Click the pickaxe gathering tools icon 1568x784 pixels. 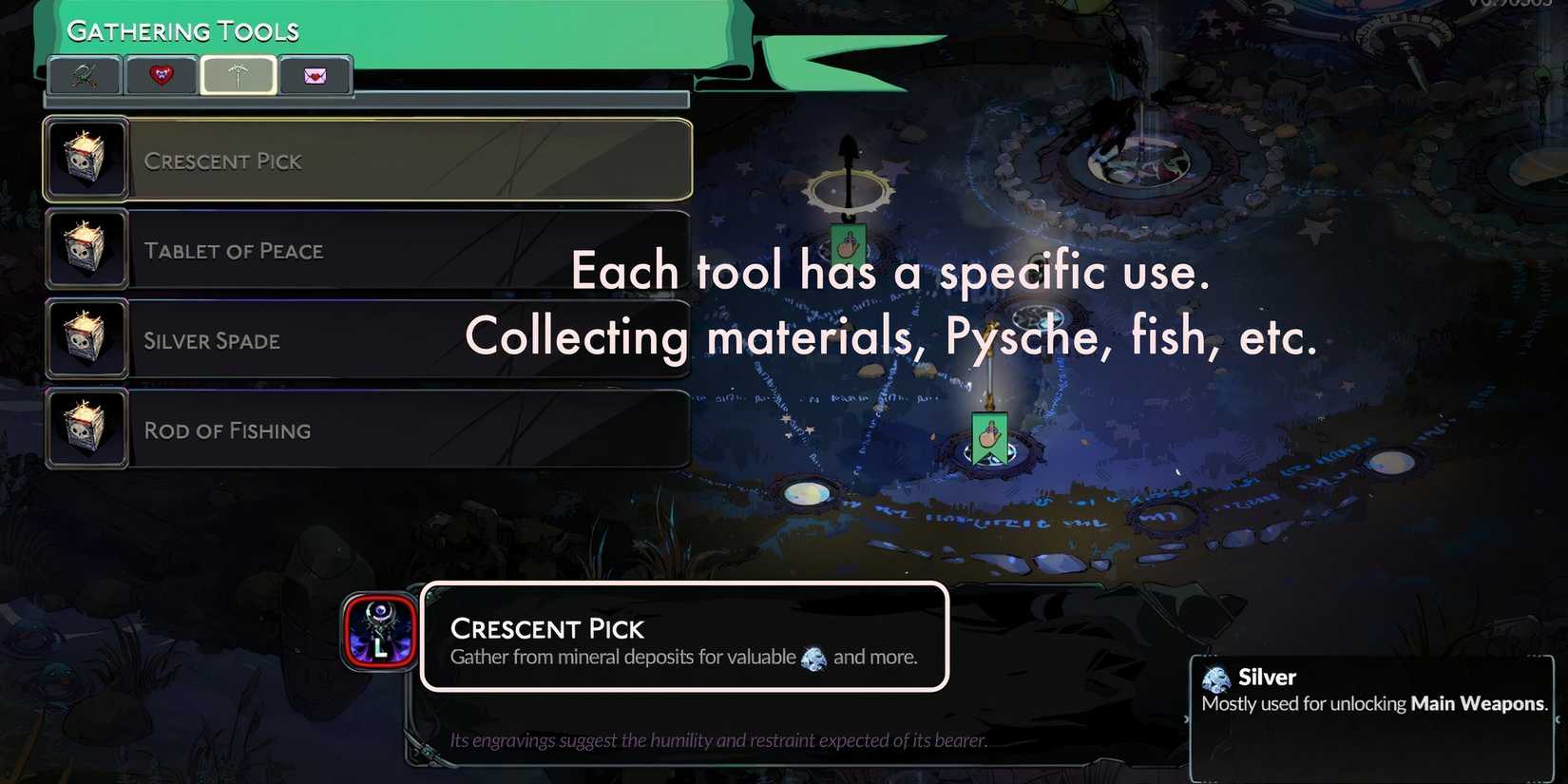pos(238,75)
